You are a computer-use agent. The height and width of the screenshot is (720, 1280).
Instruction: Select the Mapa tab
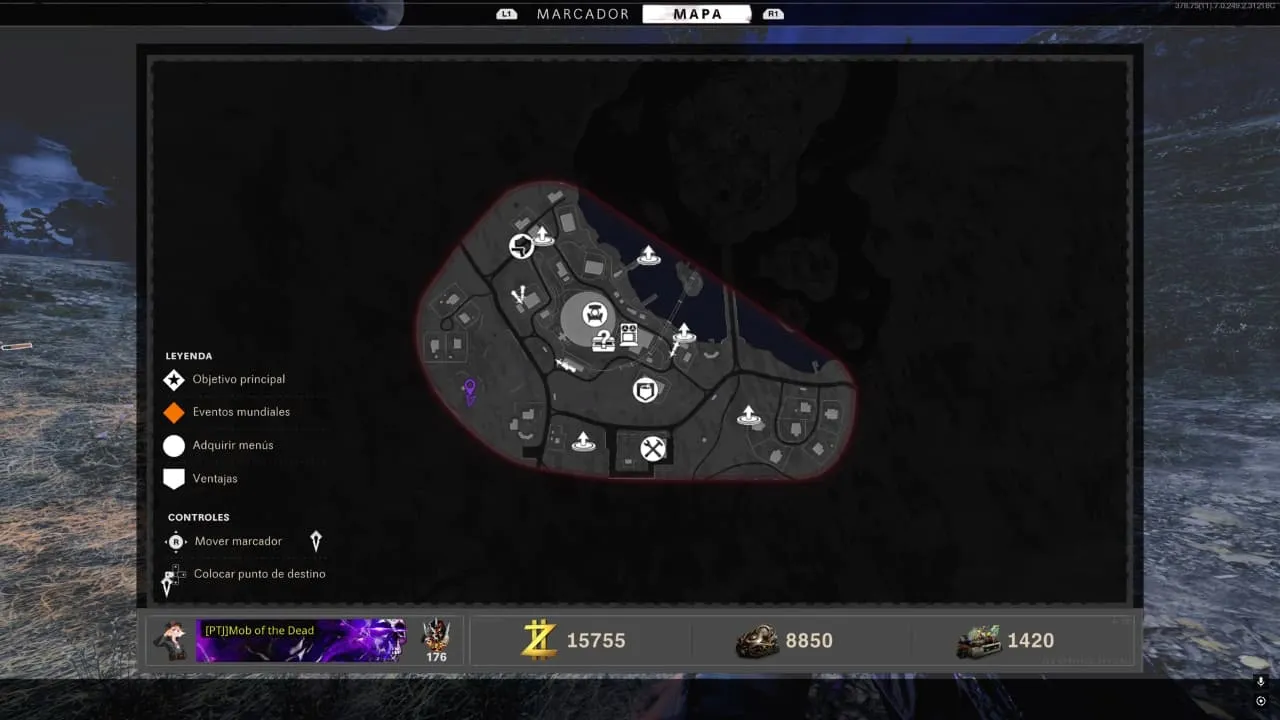pyautogui.click(x=698, y=14)
